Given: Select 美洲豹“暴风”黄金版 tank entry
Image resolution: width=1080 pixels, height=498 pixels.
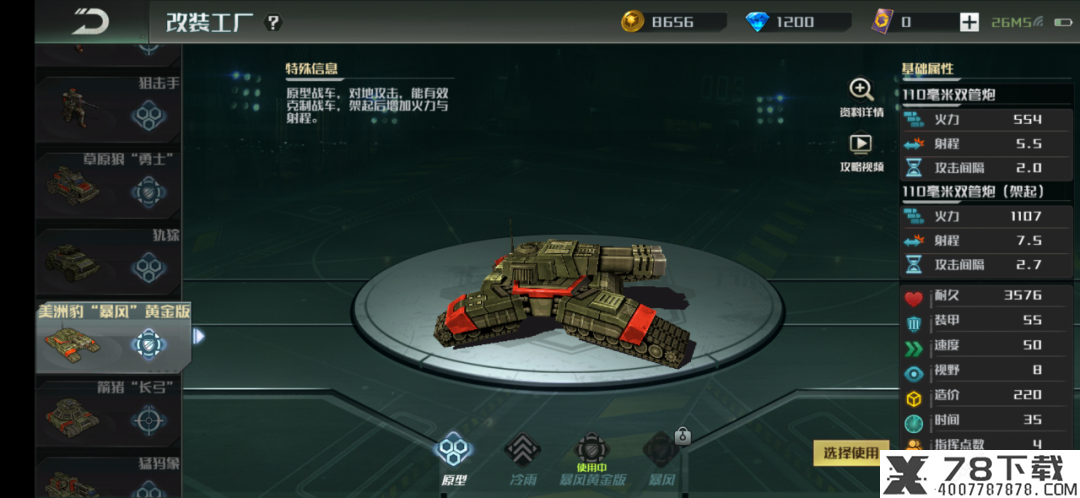Looking at the screenshot, I should tap(108, 340).
